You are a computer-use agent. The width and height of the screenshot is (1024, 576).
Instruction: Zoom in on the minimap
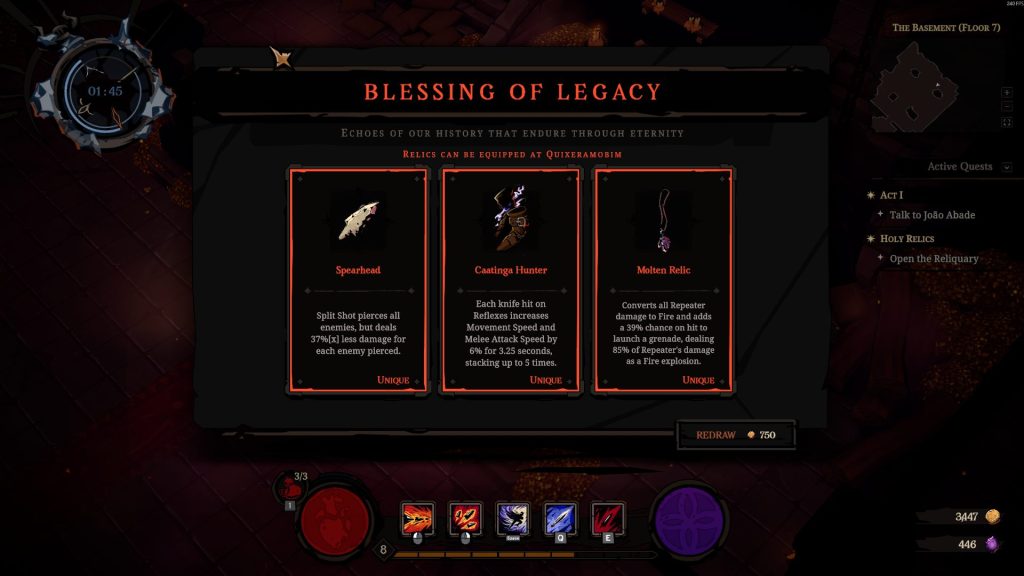tap(1007, 92)
